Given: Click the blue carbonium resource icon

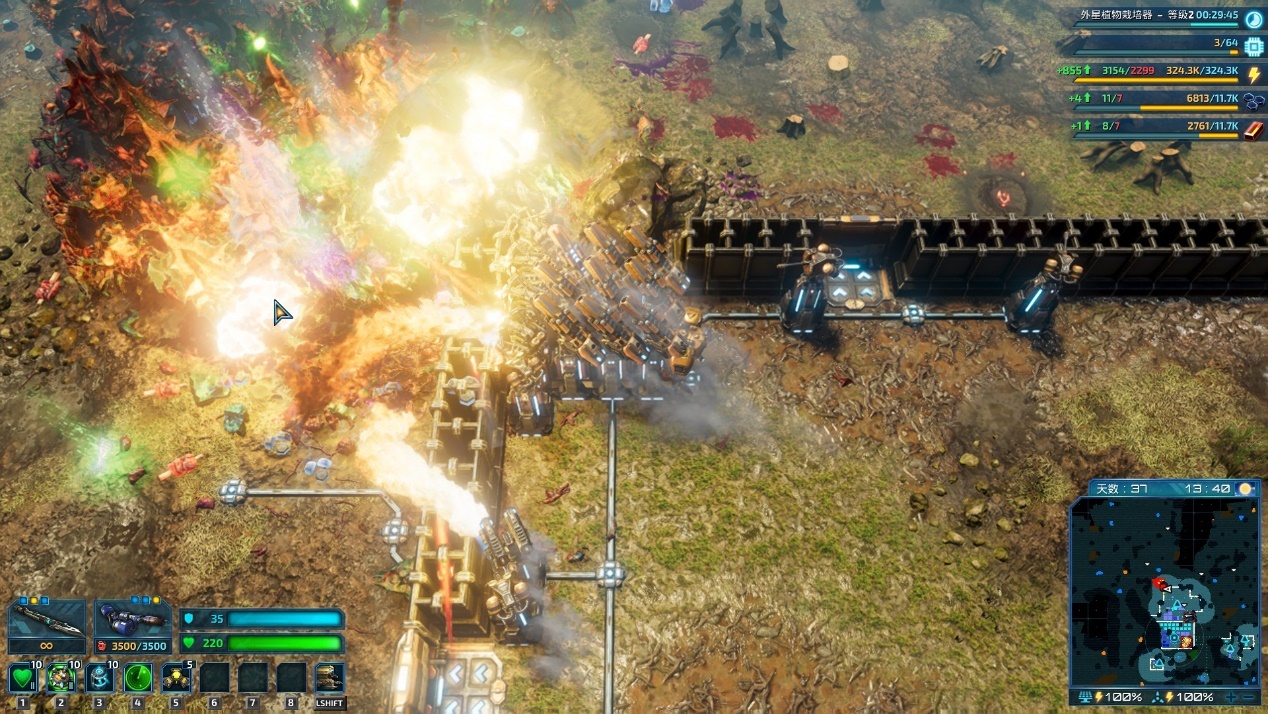Looking at the screenshot, I should click(x=1254, y=101).
